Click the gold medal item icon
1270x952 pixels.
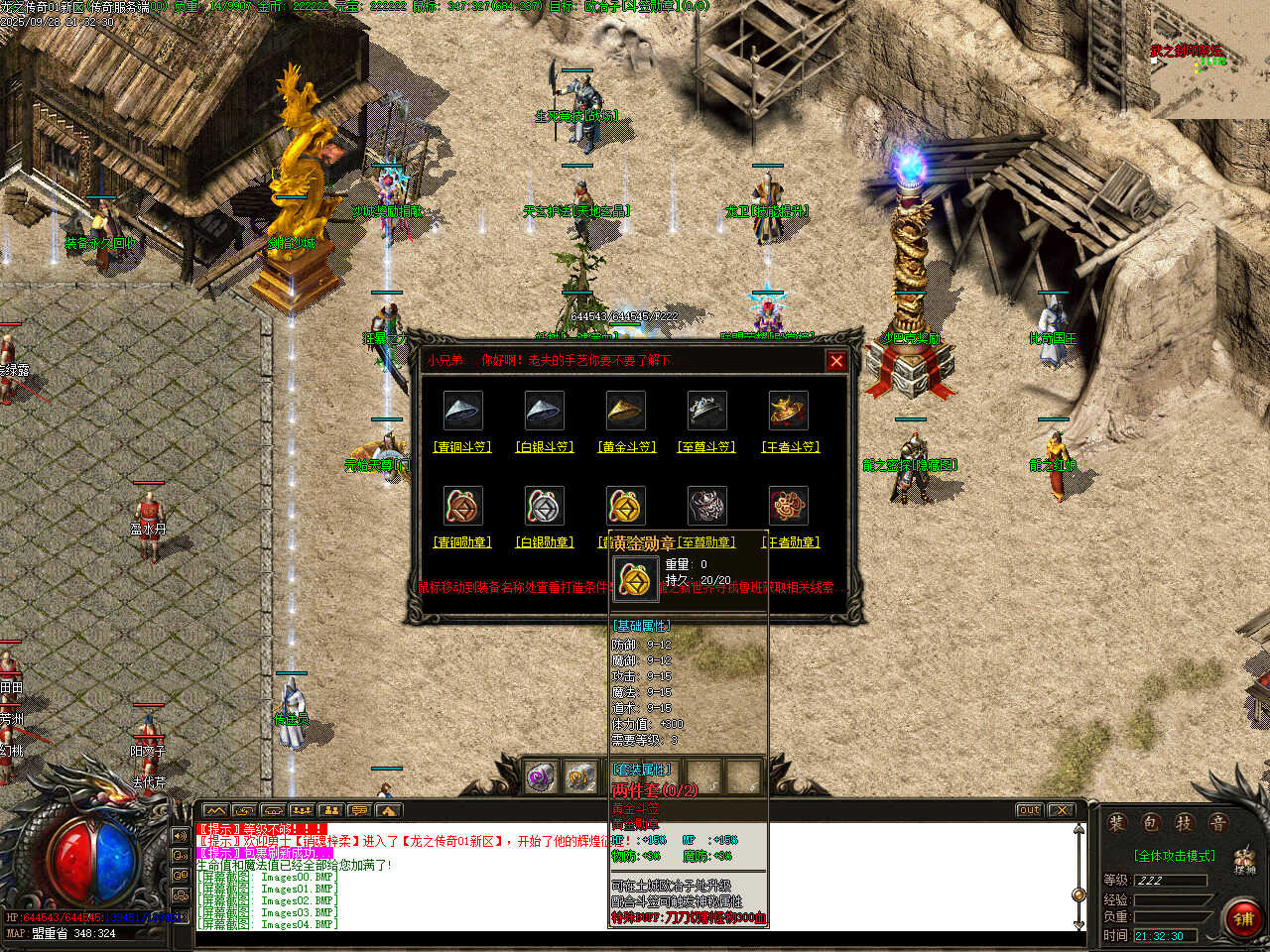coord(626,506)
